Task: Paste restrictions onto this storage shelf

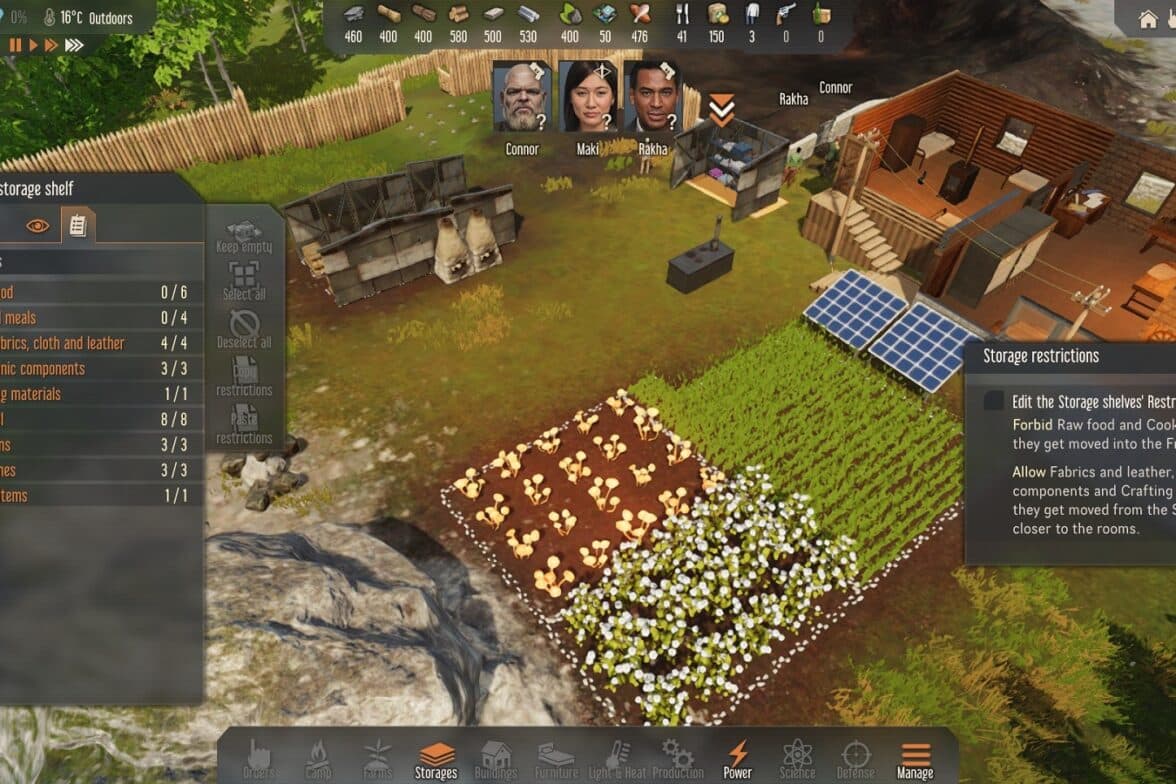Action: [244, 426]
